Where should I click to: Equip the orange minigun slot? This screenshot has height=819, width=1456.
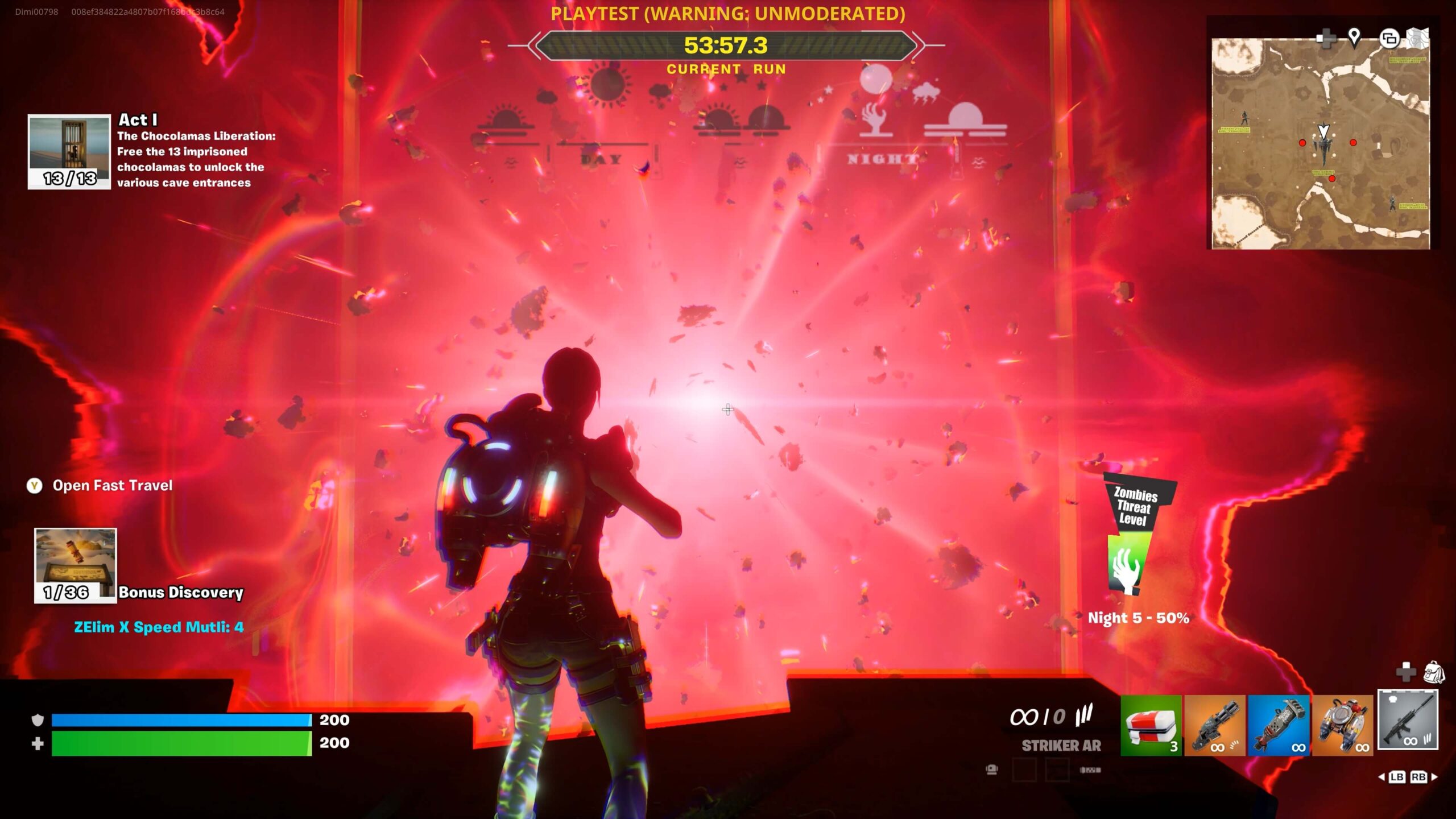point(1214,725)
